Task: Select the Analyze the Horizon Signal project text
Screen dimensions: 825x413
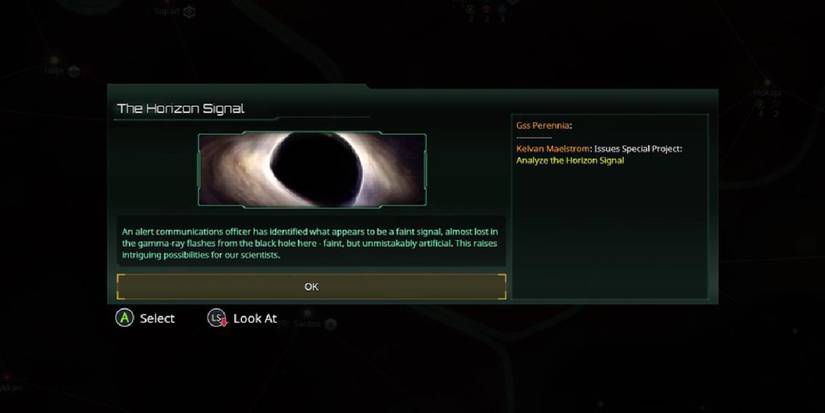Action: (x=570, y=160)
